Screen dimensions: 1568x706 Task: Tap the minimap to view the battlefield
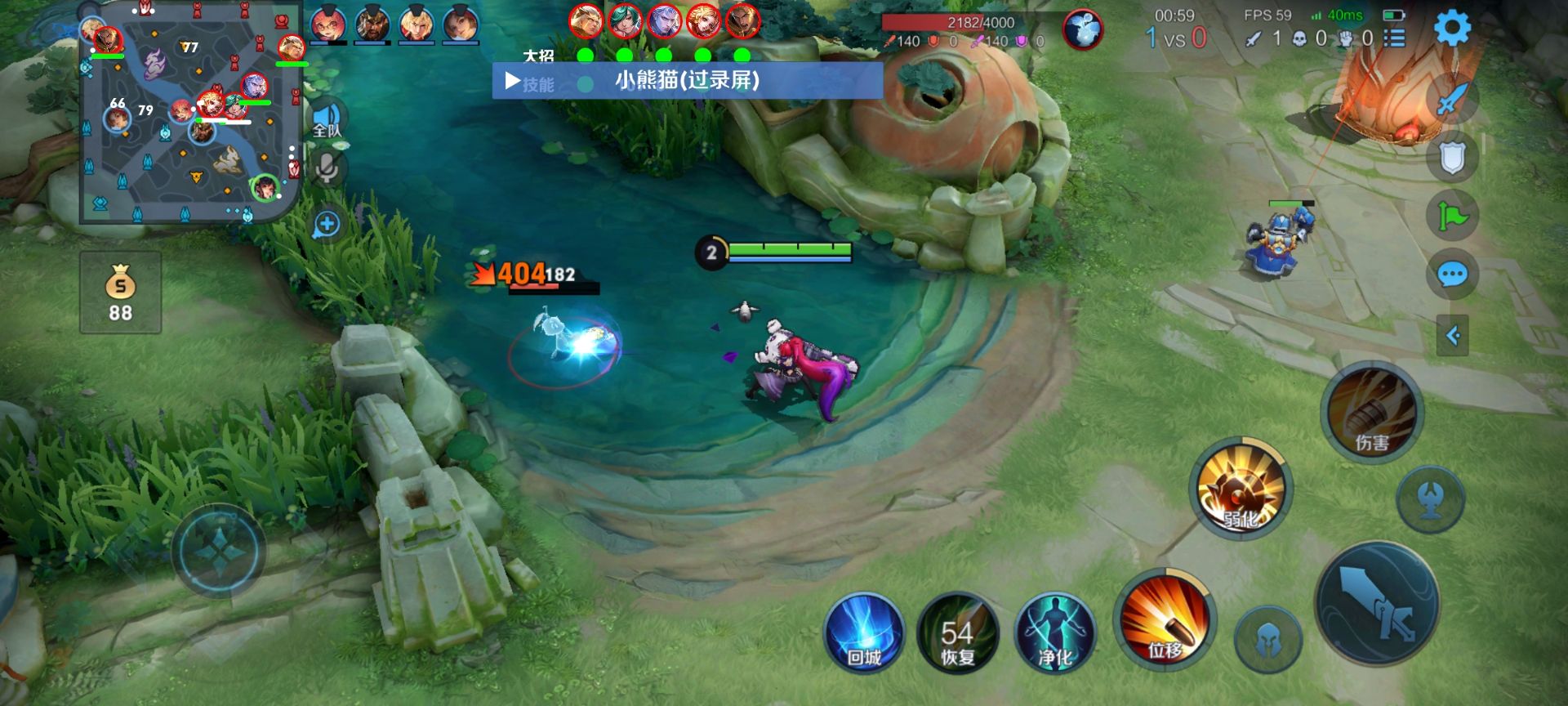click(x=189, y=113)
